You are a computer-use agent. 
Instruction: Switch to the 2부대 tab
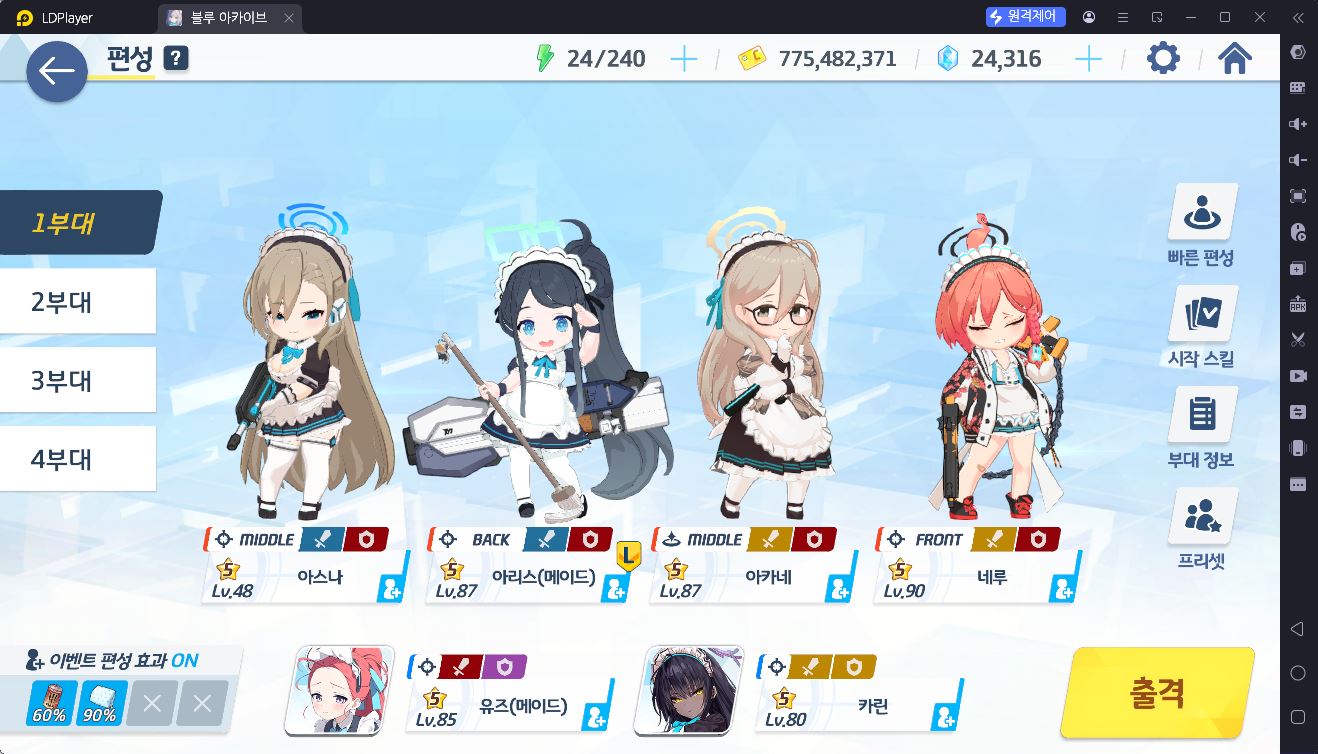tap(78, 301)
